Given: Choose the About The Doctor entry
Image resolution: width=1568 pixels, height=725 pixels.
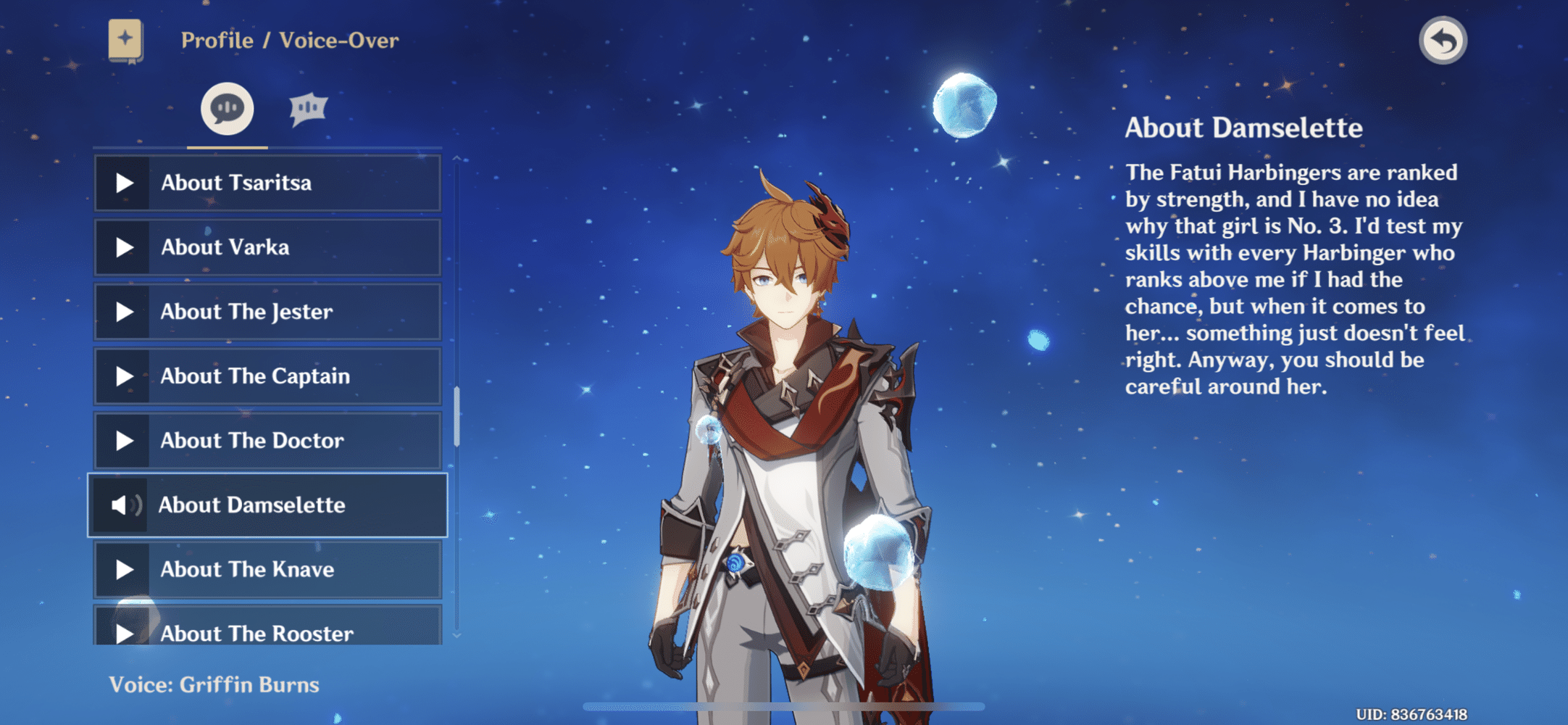Looking at the screenshot, I should [x=267, y=441].
